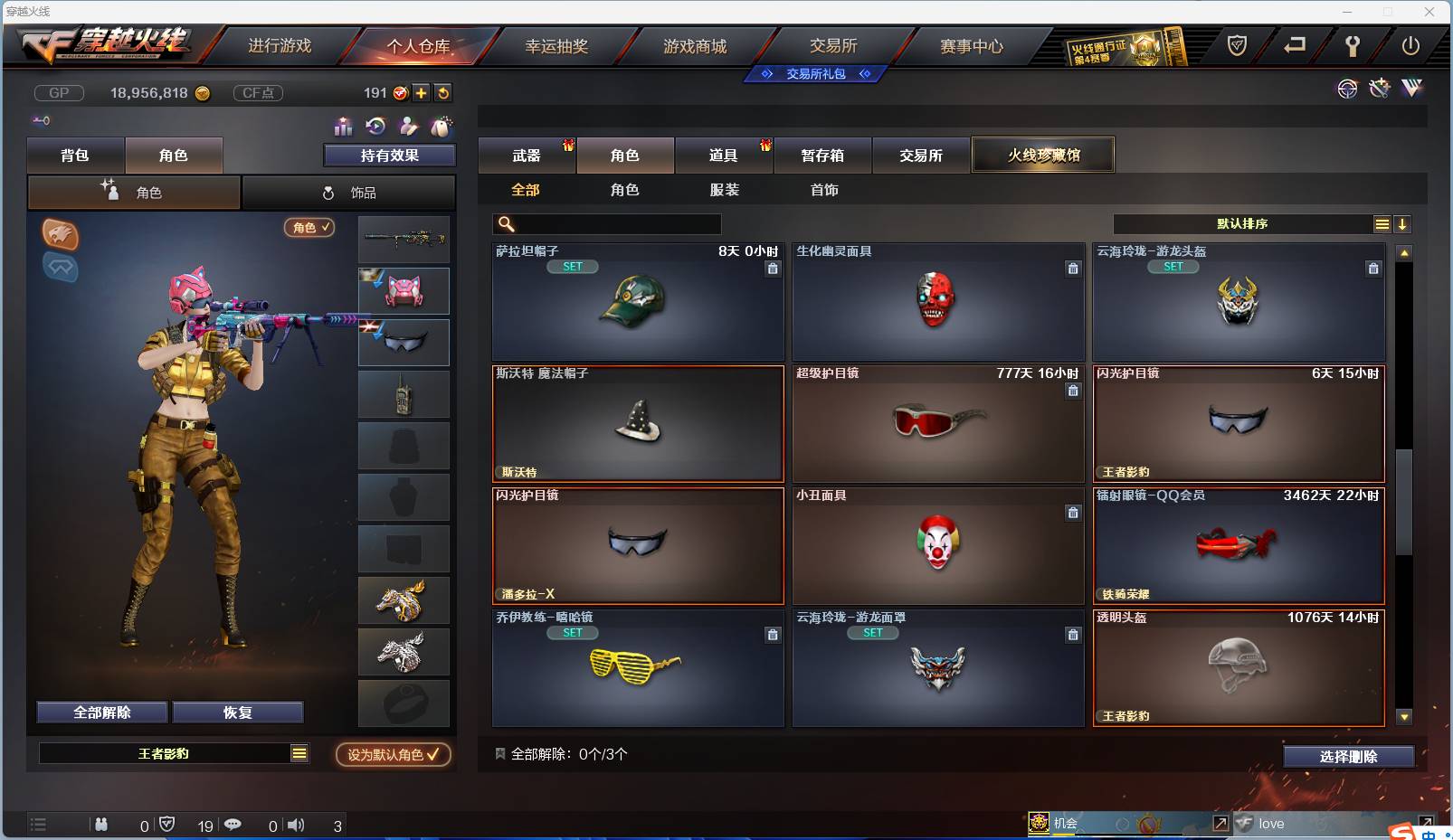Toggle the 设为默认角色 checkmark
This screenshot has width=1453, height=840.
click(x=433, y=756)
